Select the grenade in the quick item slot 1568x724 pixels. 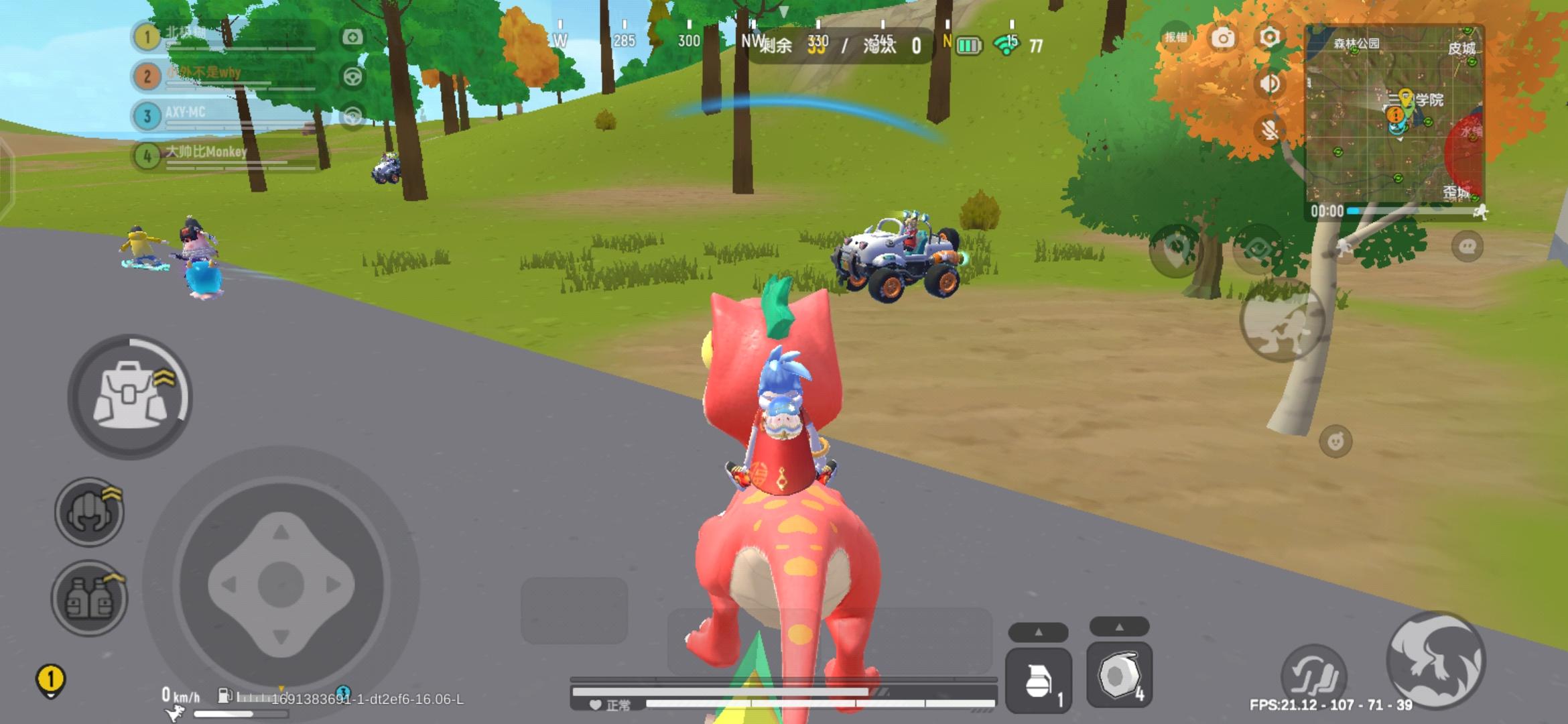click(x=1038, y=680)
